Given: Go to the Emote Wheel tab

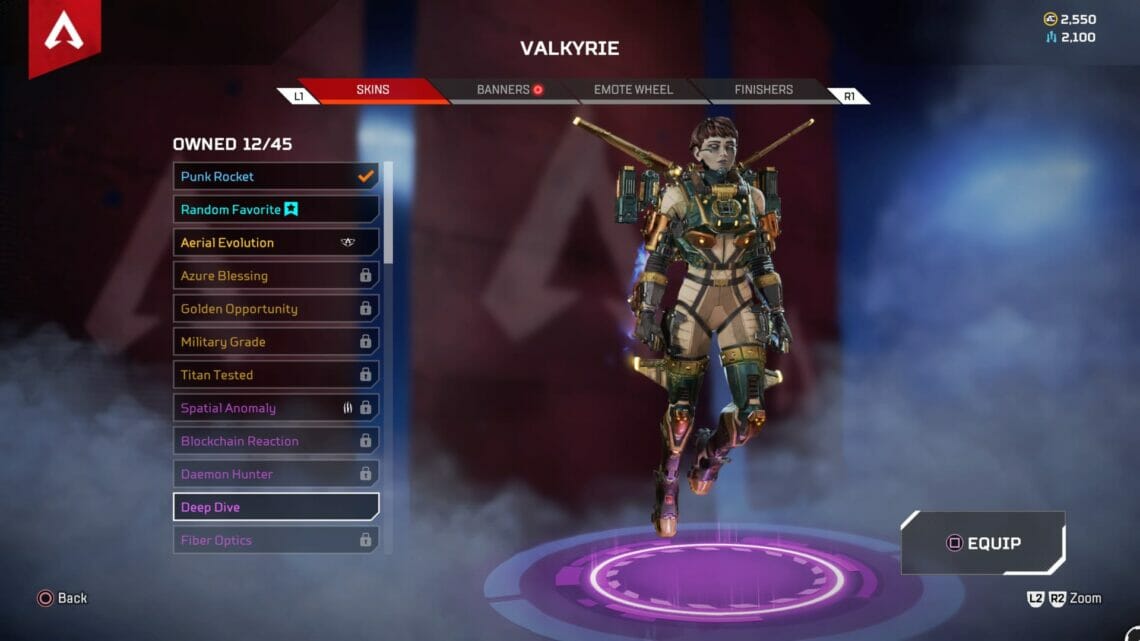Looking at the screenshot, I should (633, 90).
